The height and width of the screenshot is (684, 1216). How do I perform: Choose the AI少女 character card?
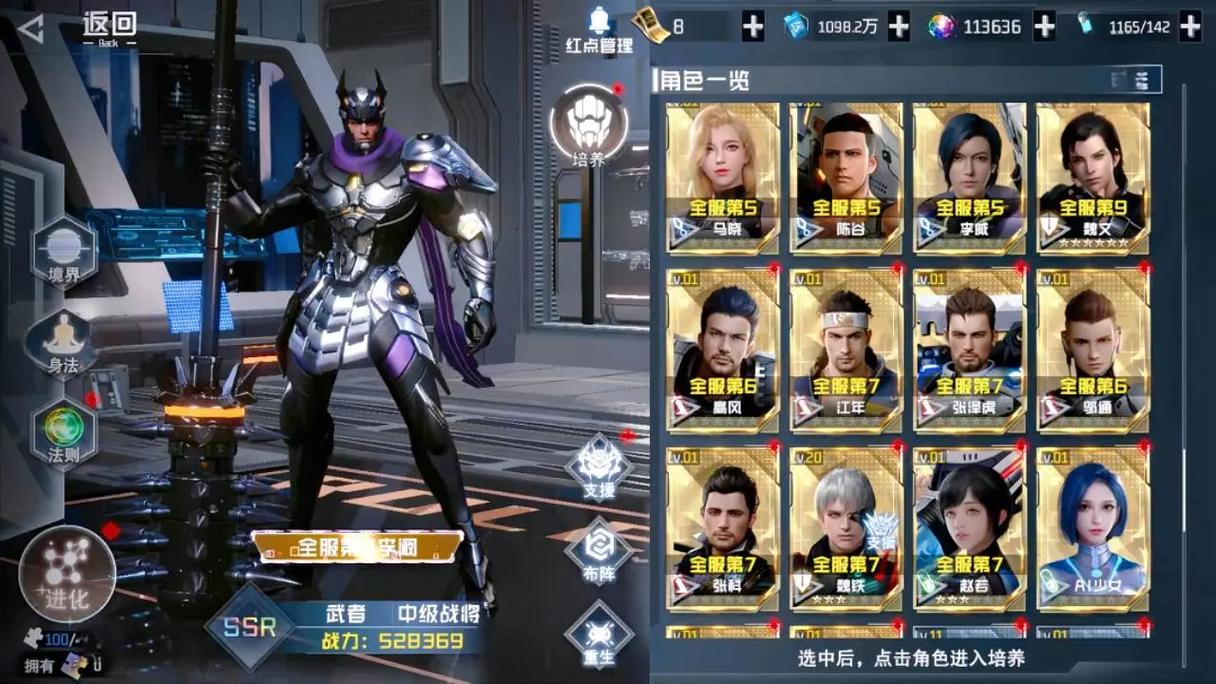[x=1092, y=527]
